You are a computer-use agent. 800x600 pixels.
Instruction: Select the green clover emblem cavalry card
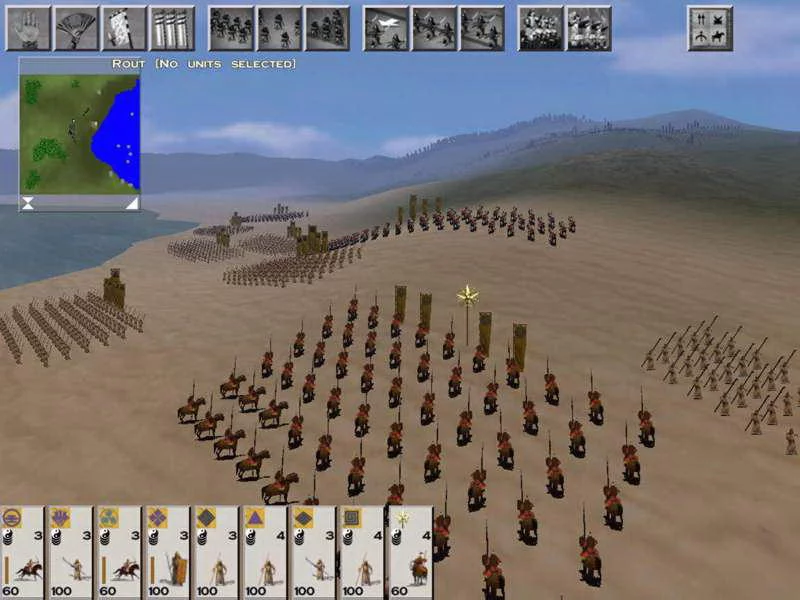(x=119, y=552)
